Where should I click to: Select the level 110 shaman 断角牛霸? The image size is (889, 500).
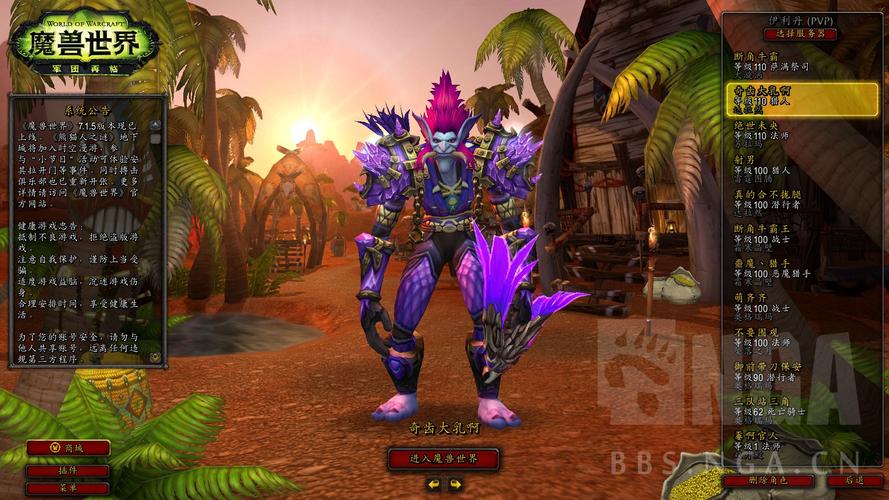[790, 63]
